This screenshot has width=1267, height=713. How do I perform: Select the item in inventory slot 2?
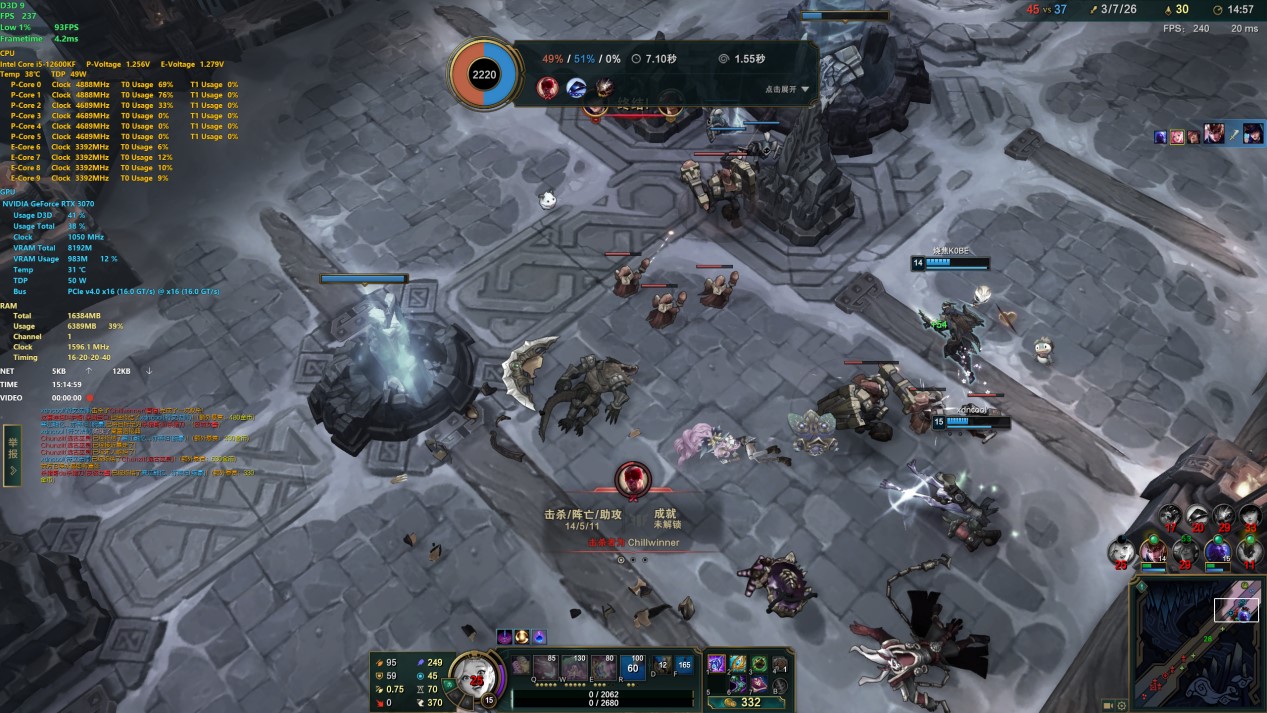pos(737,663)
